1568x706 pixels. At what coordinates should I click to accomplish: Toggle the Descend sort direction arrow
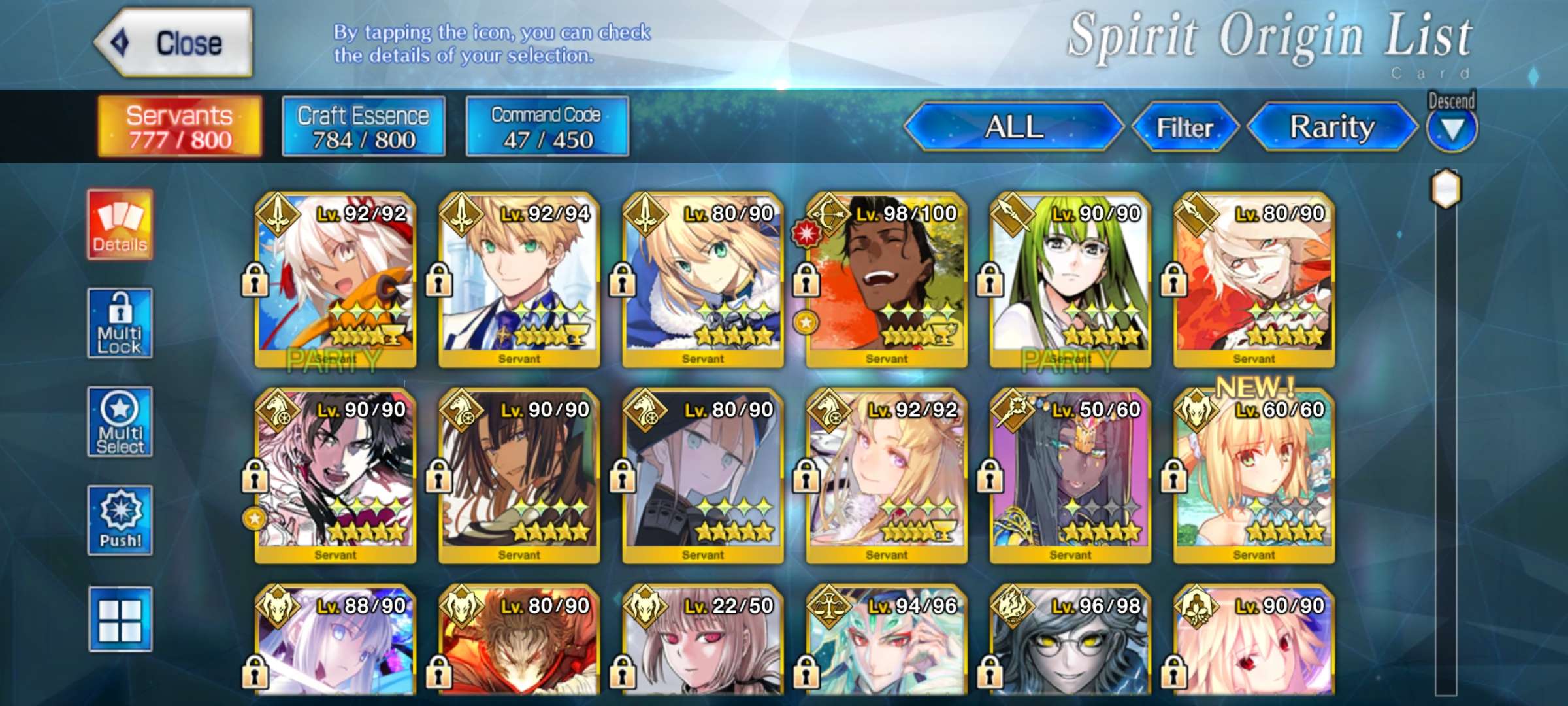(1451, 129)
